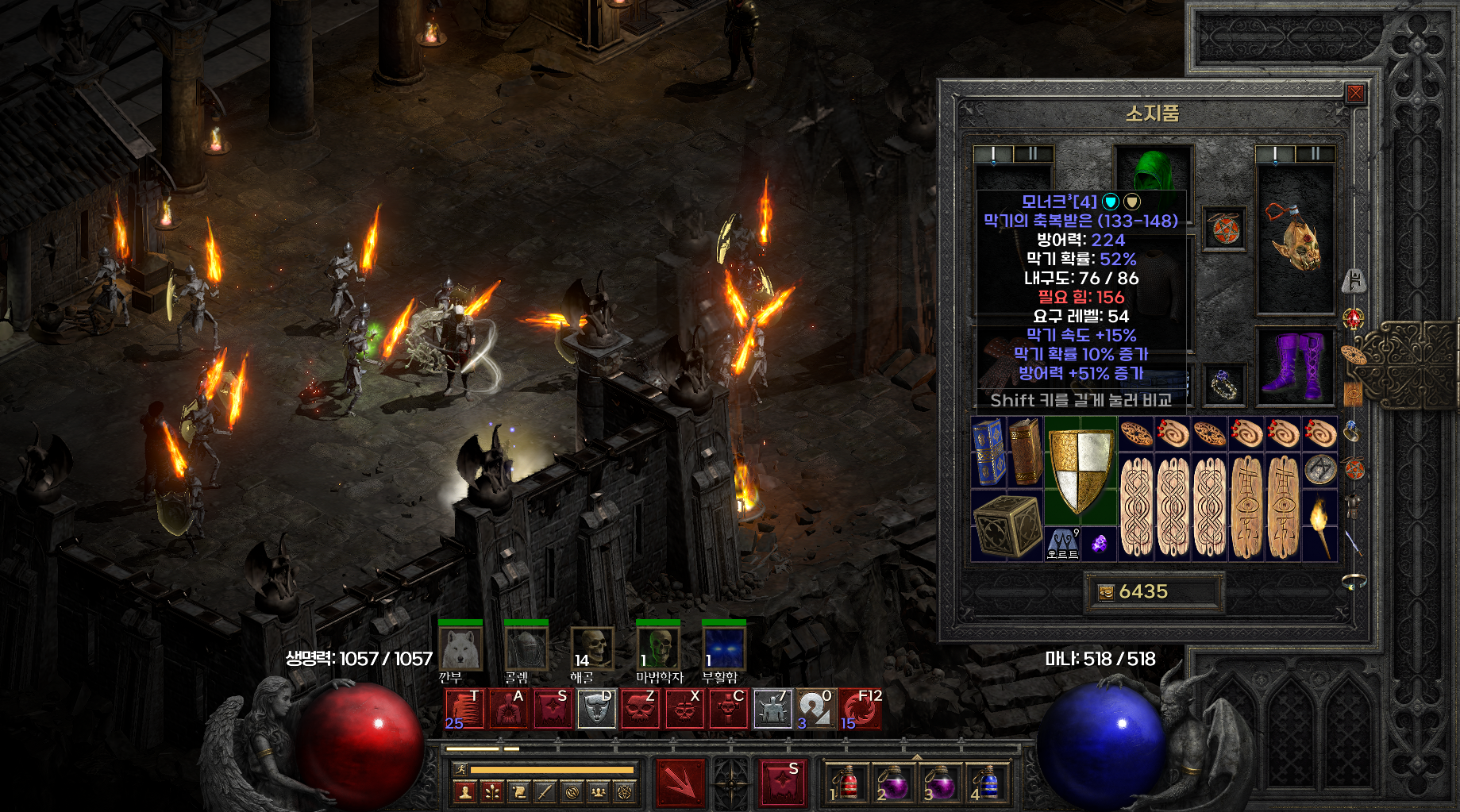1460x812 pixels.
Task: Open the character sheet mini-menu button
Action: tap(465, 791)
